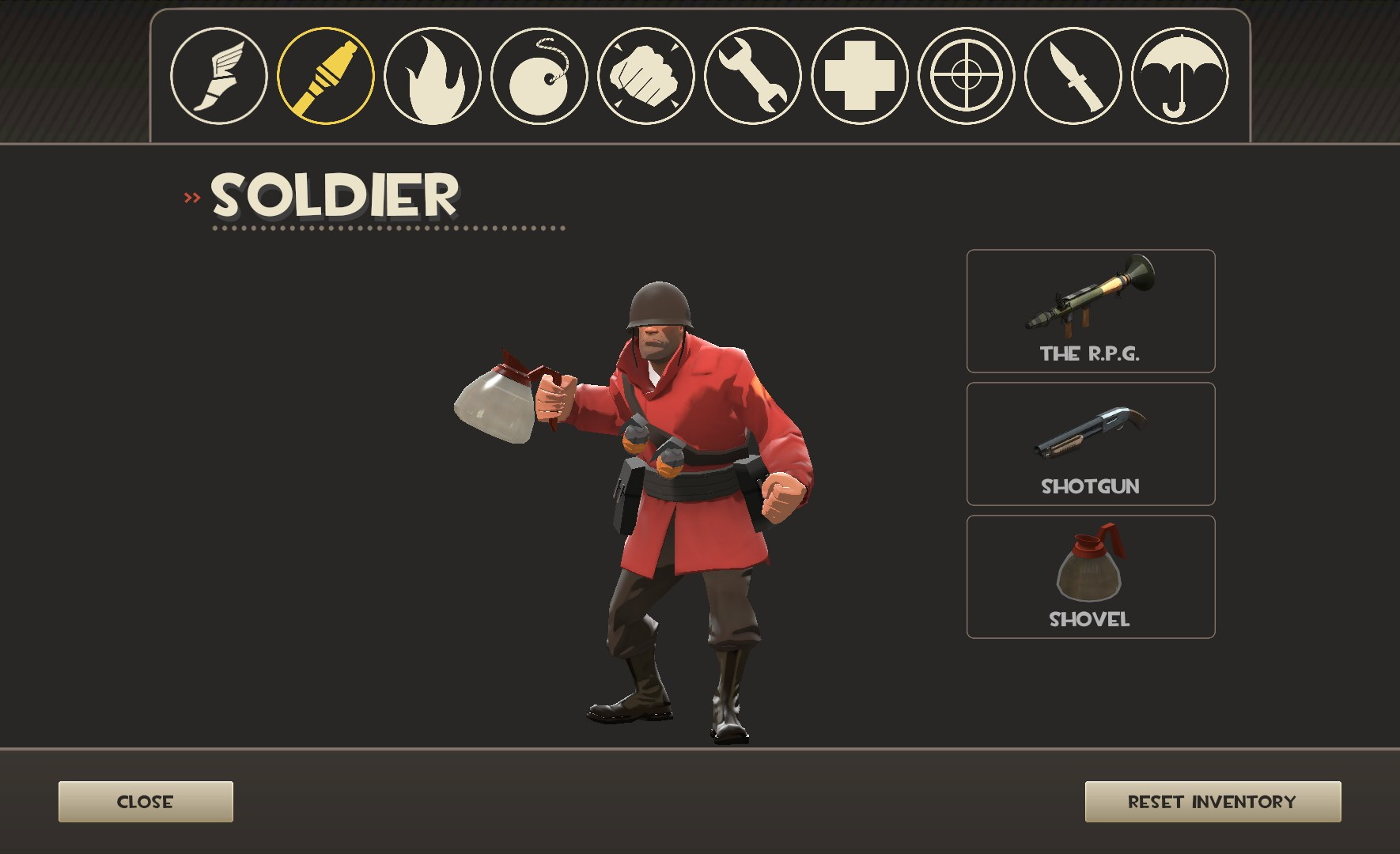
Task: Select the Heavy fist icon
Action: click(646, 76)
